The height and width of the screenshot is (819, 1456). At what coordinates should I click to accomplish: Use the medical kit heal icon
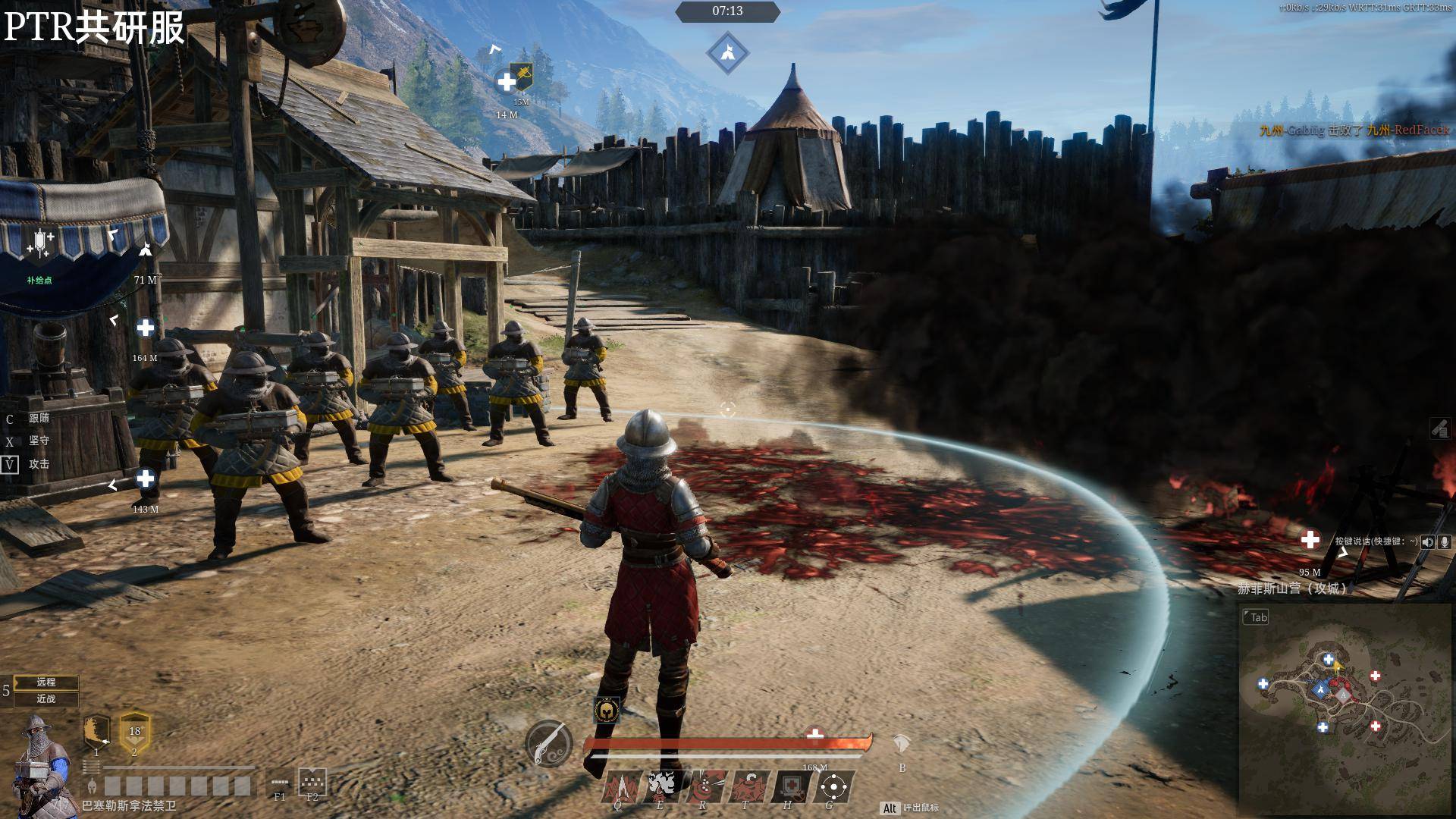click(x=790, y=786)
